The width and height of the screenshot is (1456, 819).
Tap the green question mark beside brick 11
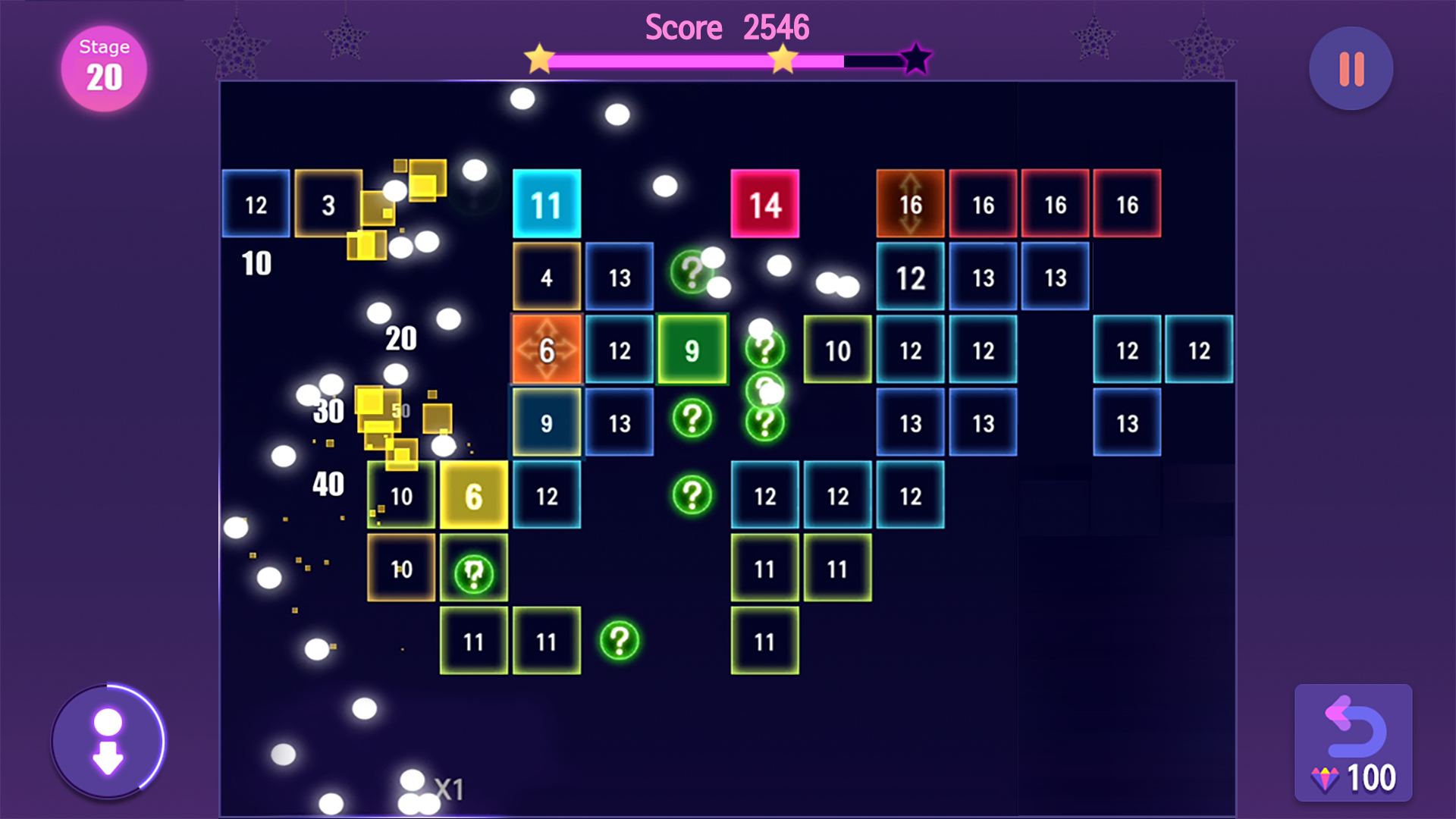pyautogui.click(x=620, y=641)
